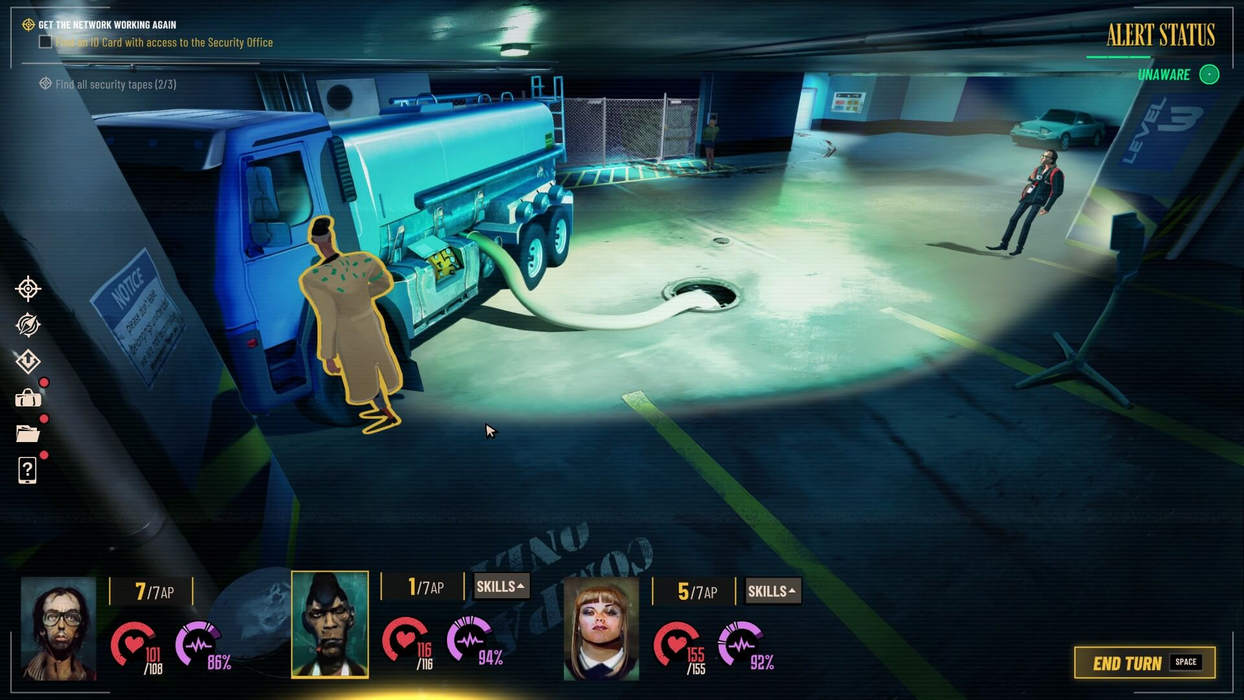Screen dimensions: 1244x700
Task: Select the mohawk character portrait
Action: (x=330, y=625)
